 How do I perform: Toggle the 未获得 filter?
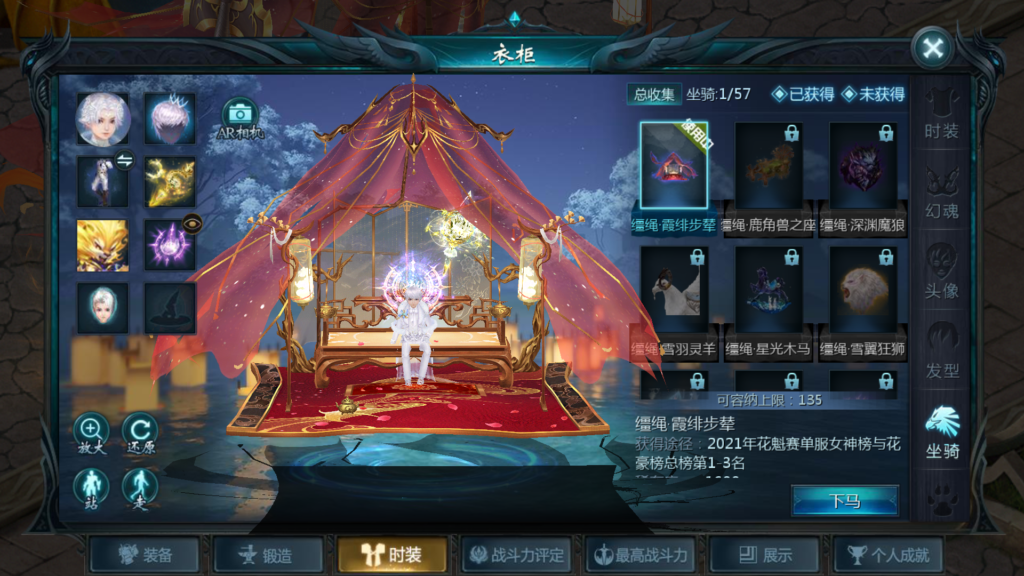click(873, 94)
